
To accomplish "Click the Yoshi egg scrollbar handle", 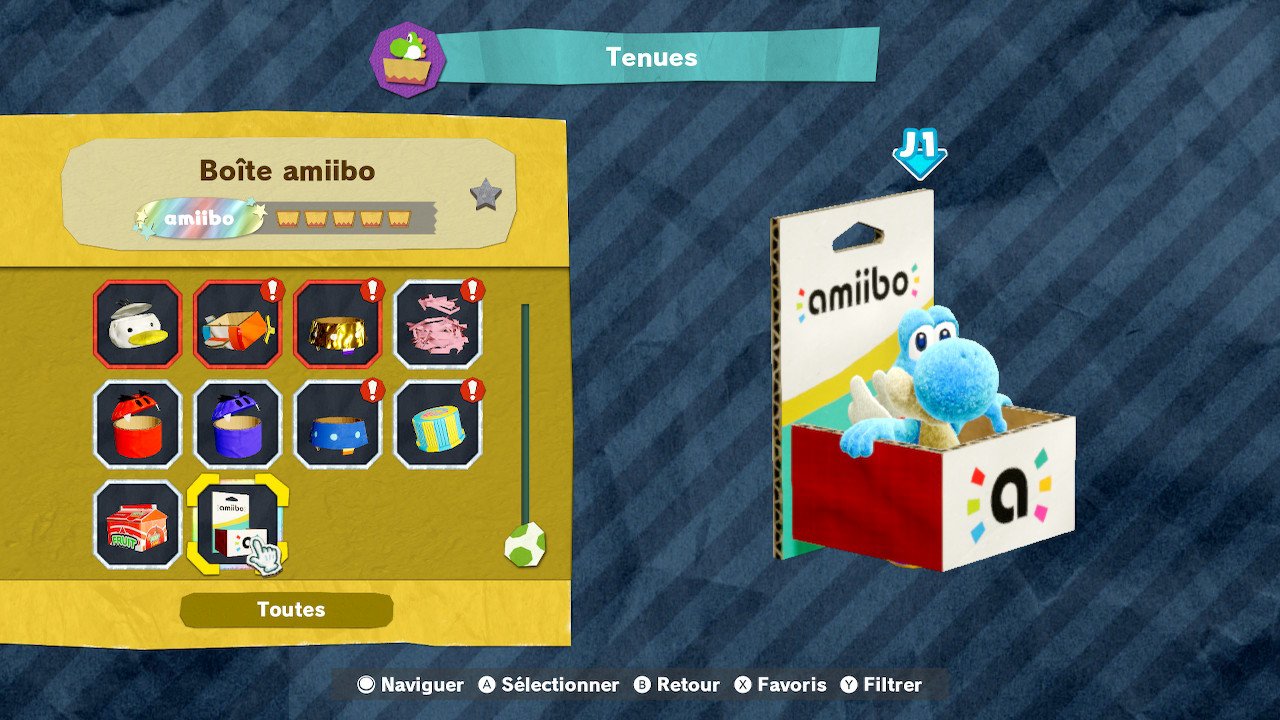I will (x=524, y=545).
